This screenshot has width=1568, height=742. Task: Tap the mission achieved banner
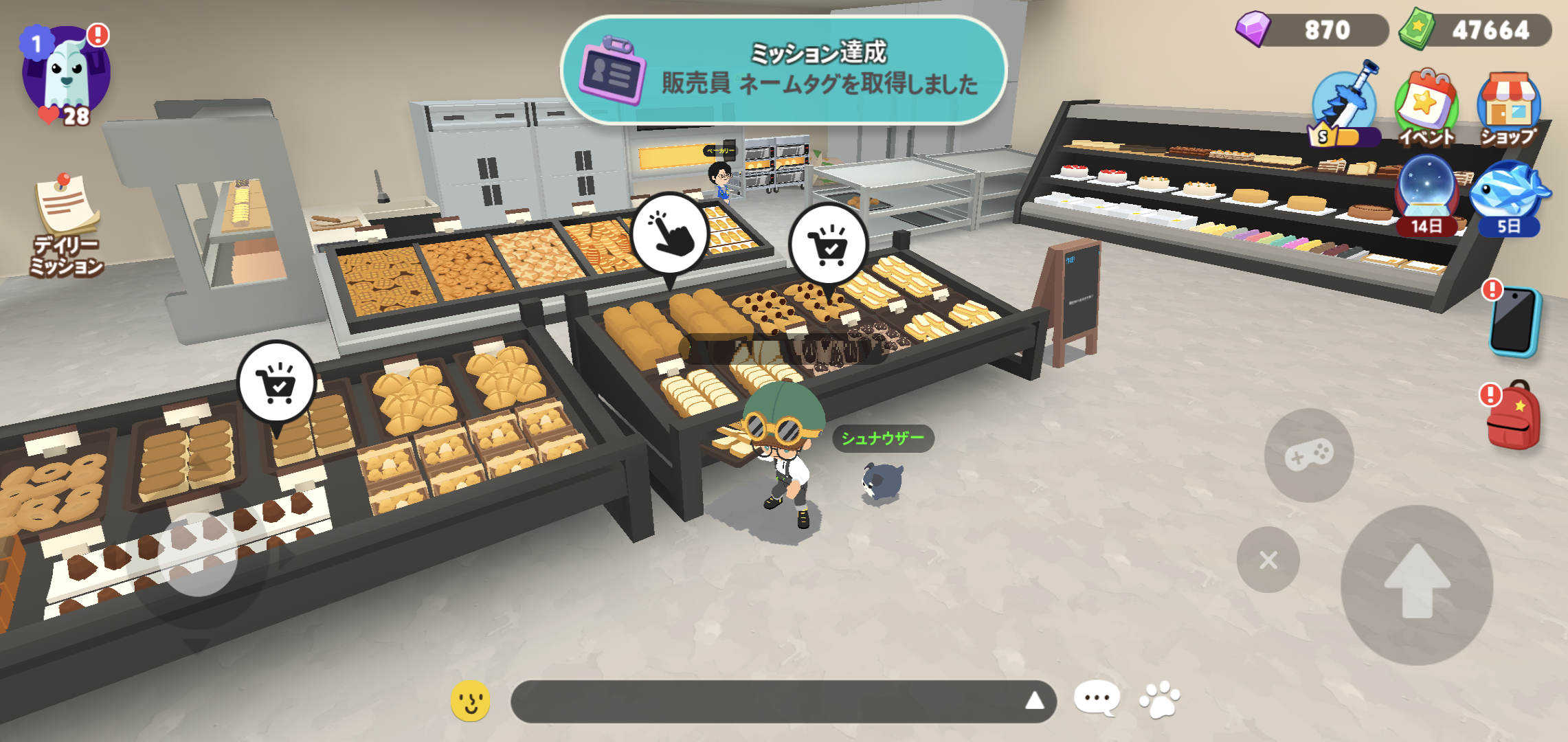tap(783, 70)
